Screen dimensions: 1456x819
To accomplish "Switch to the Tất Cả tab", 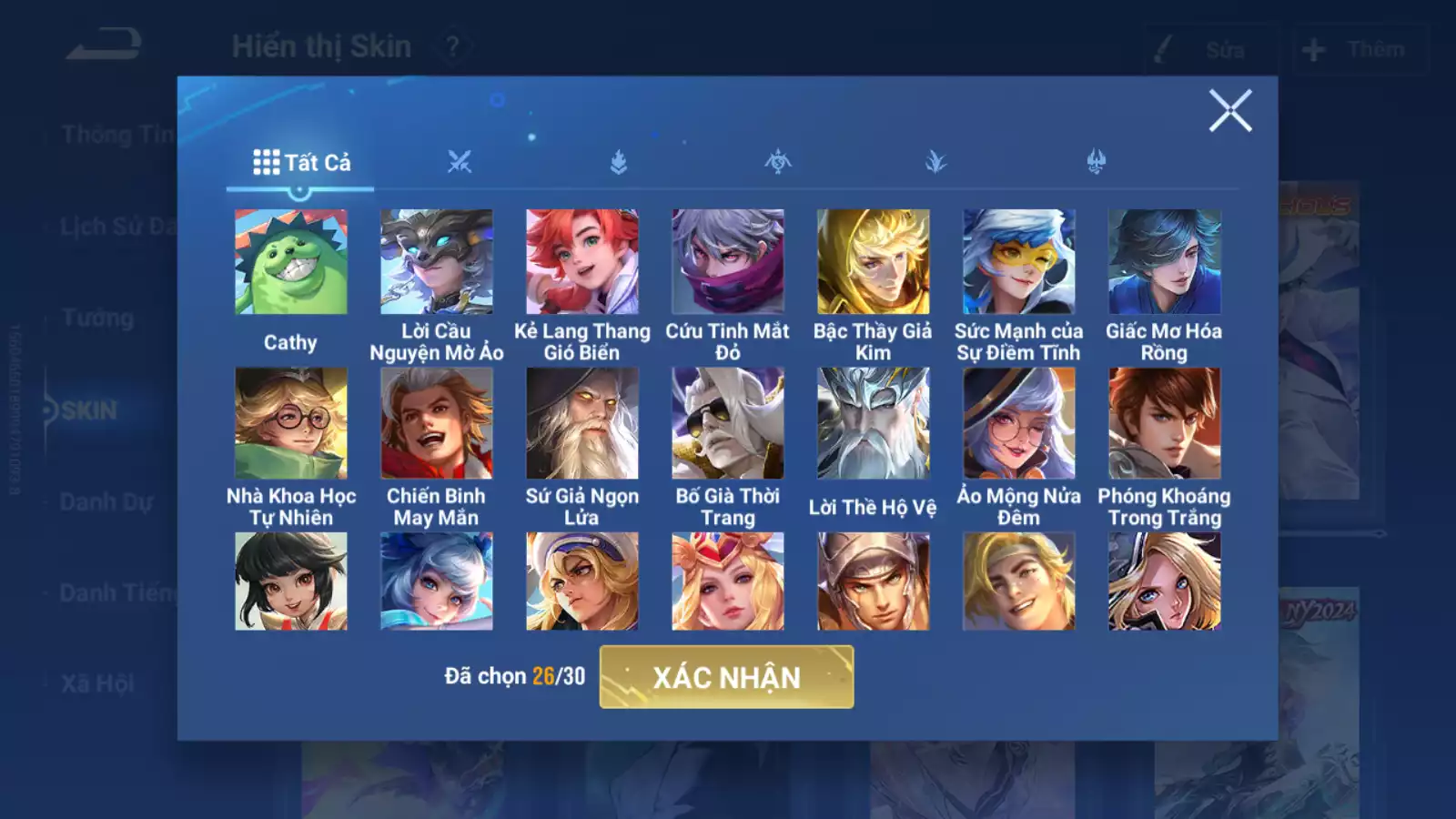I will [300, 162].
